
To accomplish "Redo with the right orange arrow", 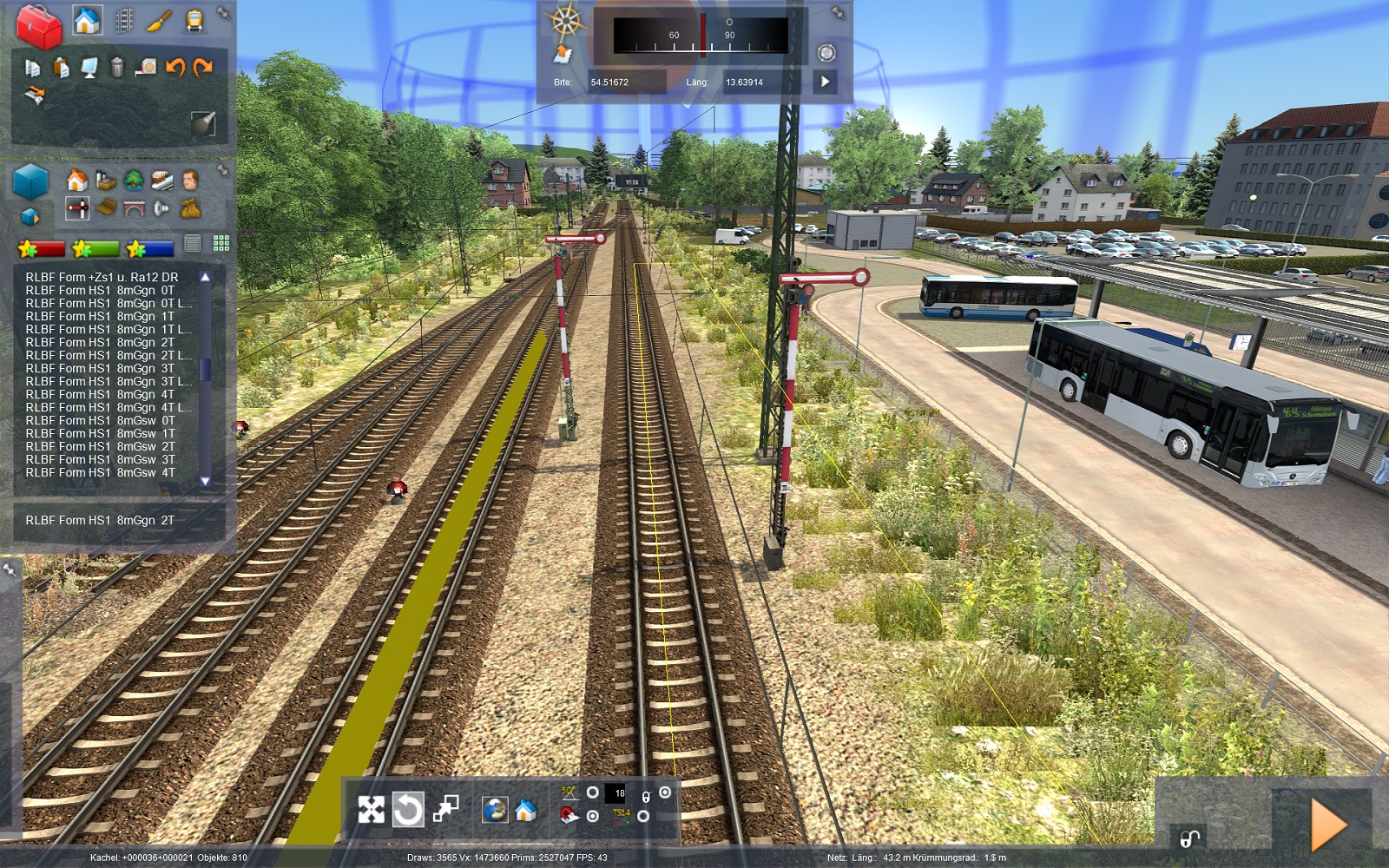I will click(x=203, y=67).
